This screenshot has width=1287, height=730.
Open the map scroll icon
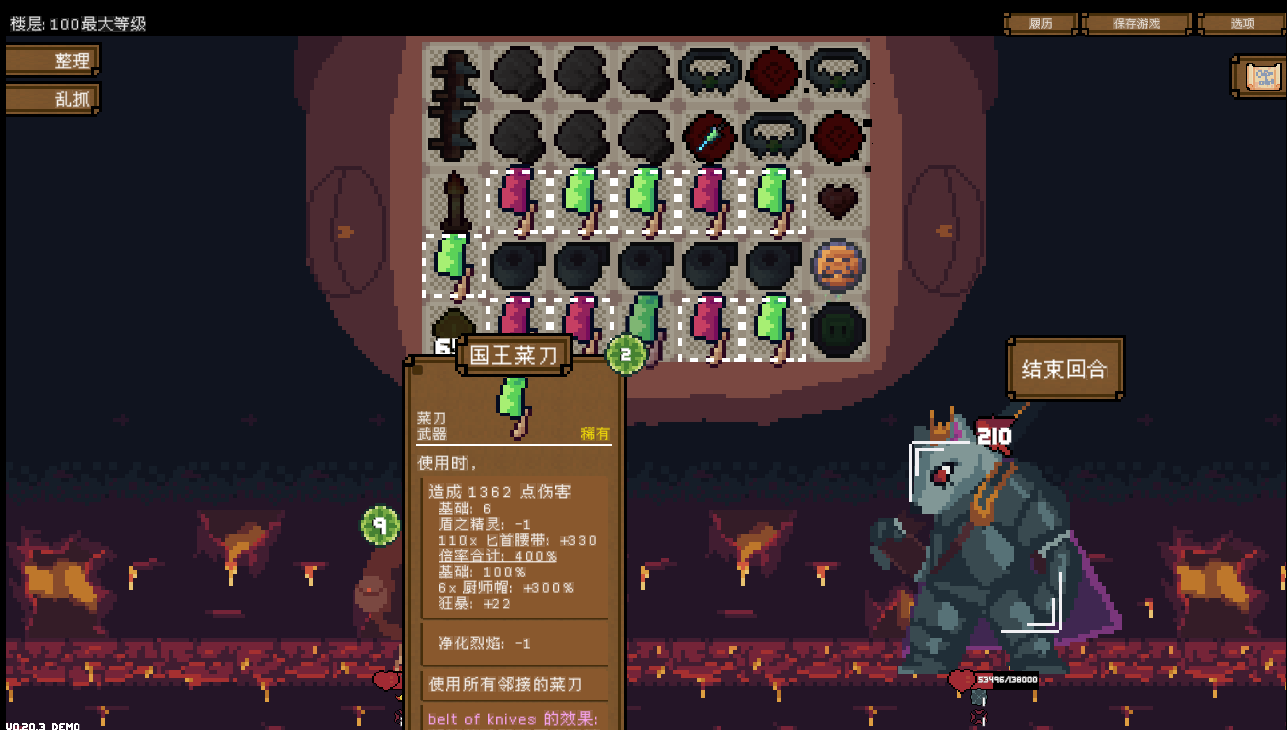pos(1262,76)
